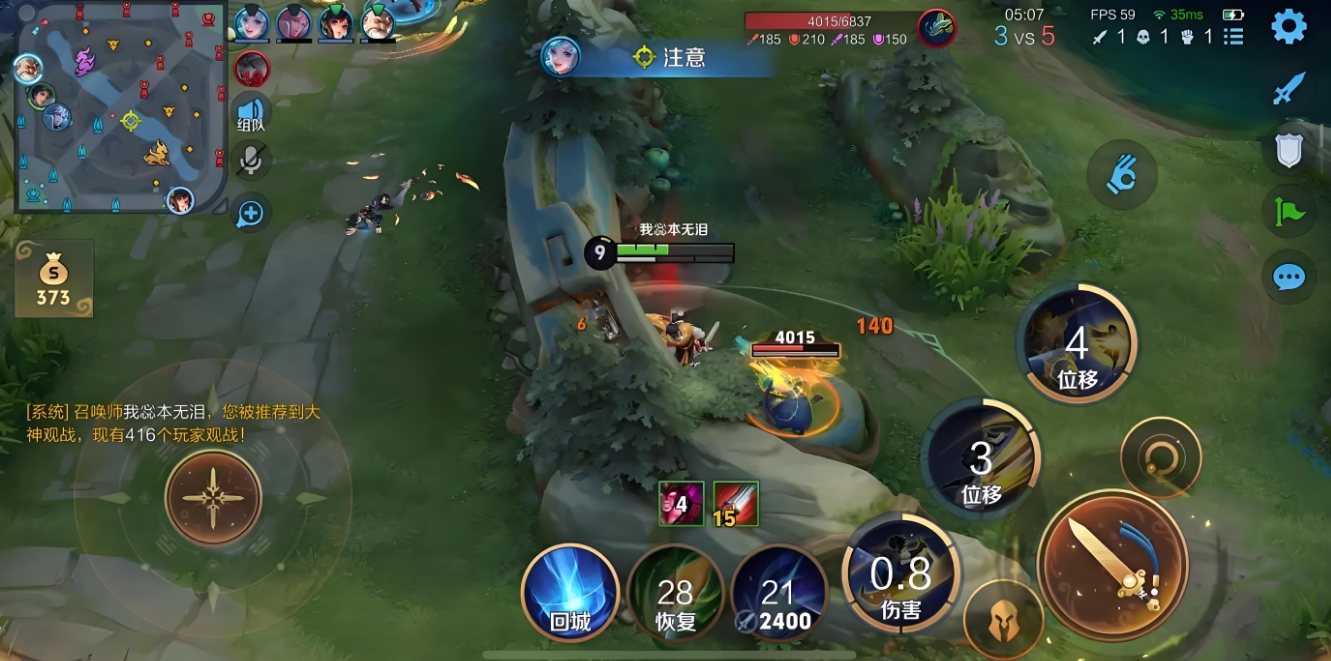Trigger the 2400 summoner spell button

pos(779,594)
